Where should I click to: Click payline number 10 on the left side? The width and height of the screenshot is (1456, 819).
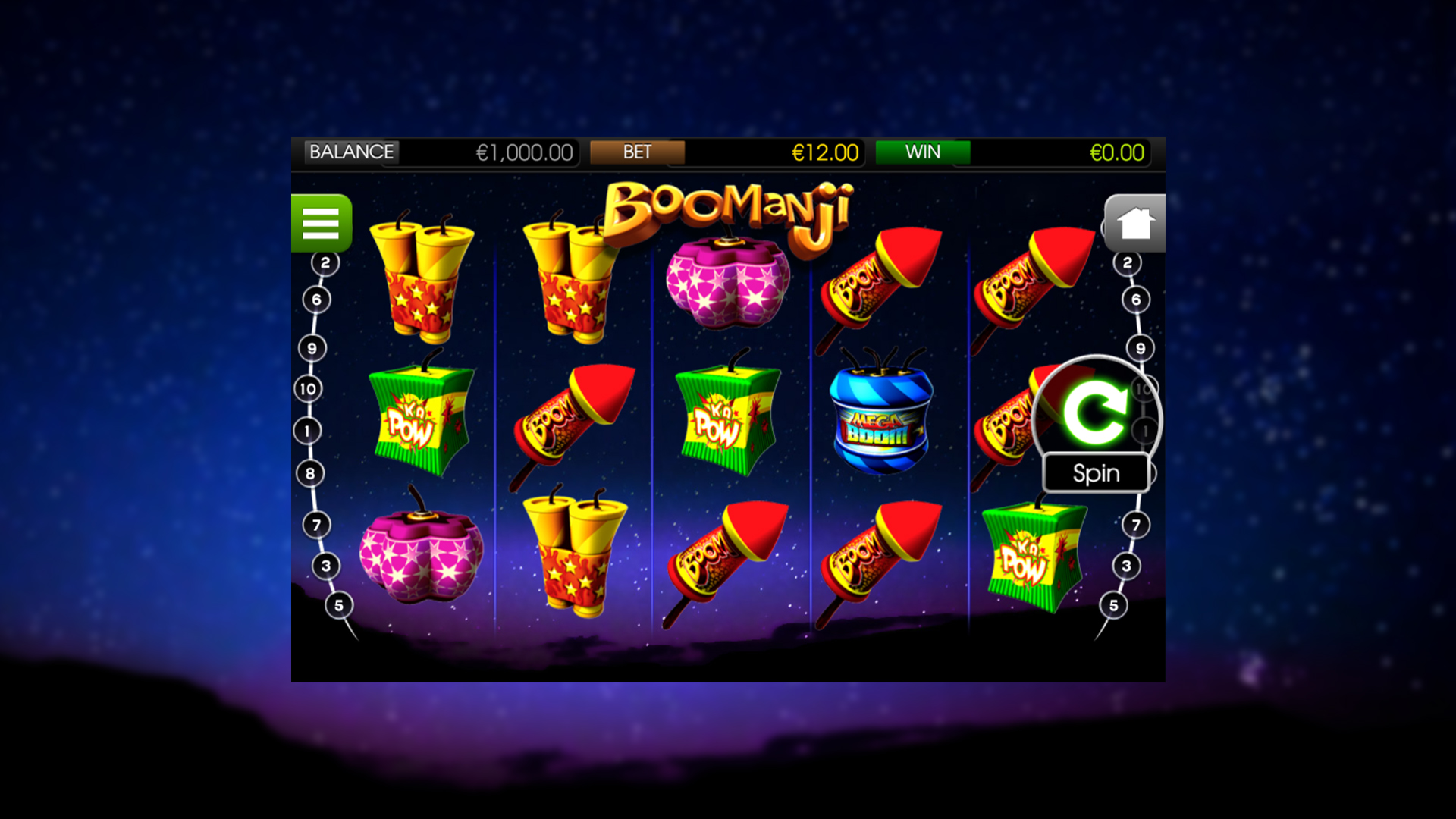tap(306, 388)
